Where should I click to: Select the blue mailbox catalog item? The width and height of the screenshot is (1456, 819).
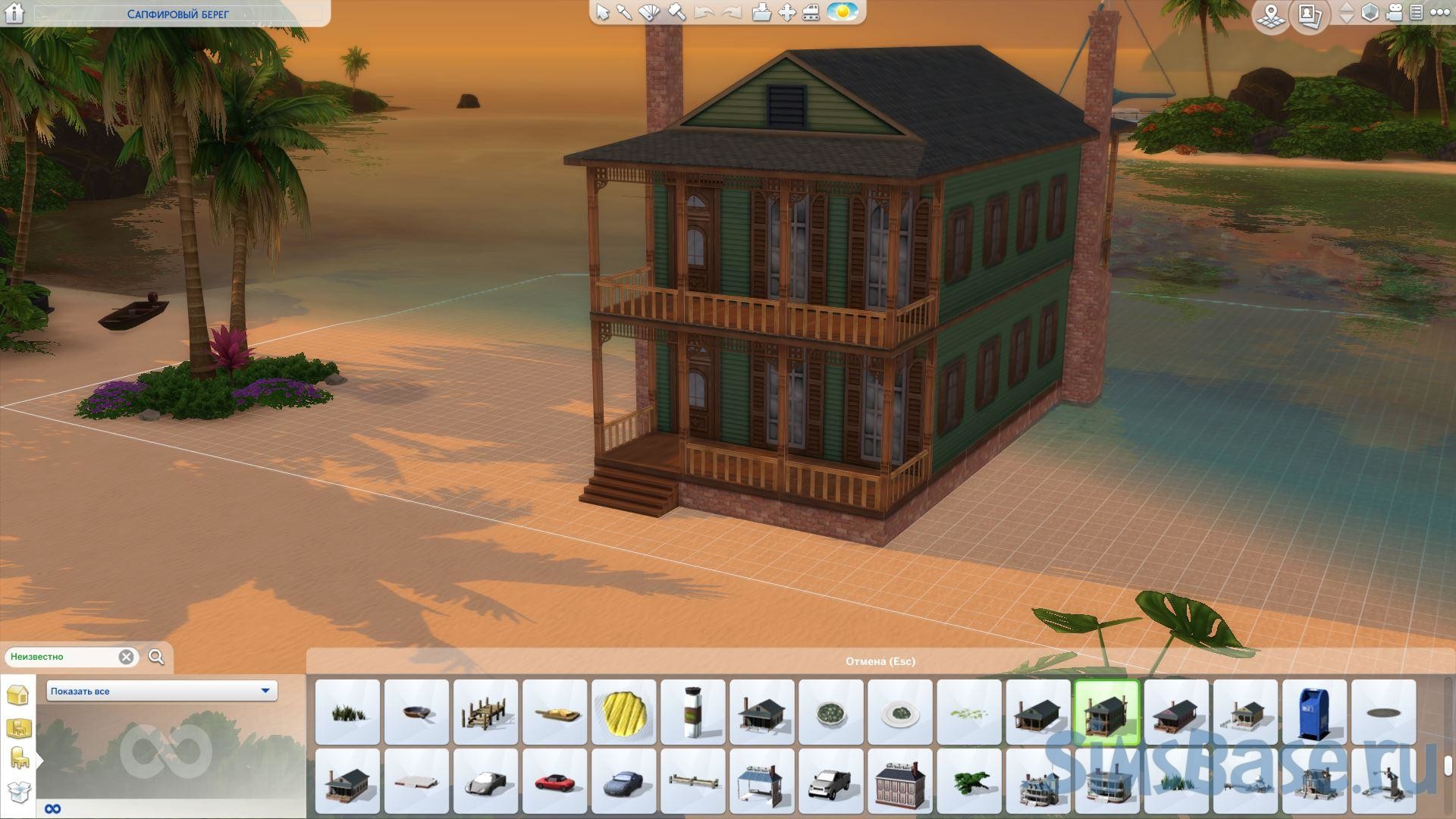[x=1314, y=712]
